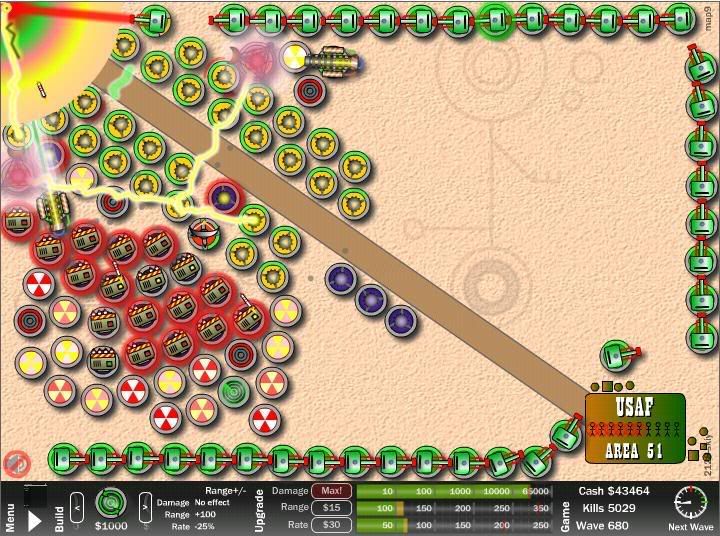Show the next tower in Build selector
This screenshot has width=720, height=536.
[x=145, y=501]
